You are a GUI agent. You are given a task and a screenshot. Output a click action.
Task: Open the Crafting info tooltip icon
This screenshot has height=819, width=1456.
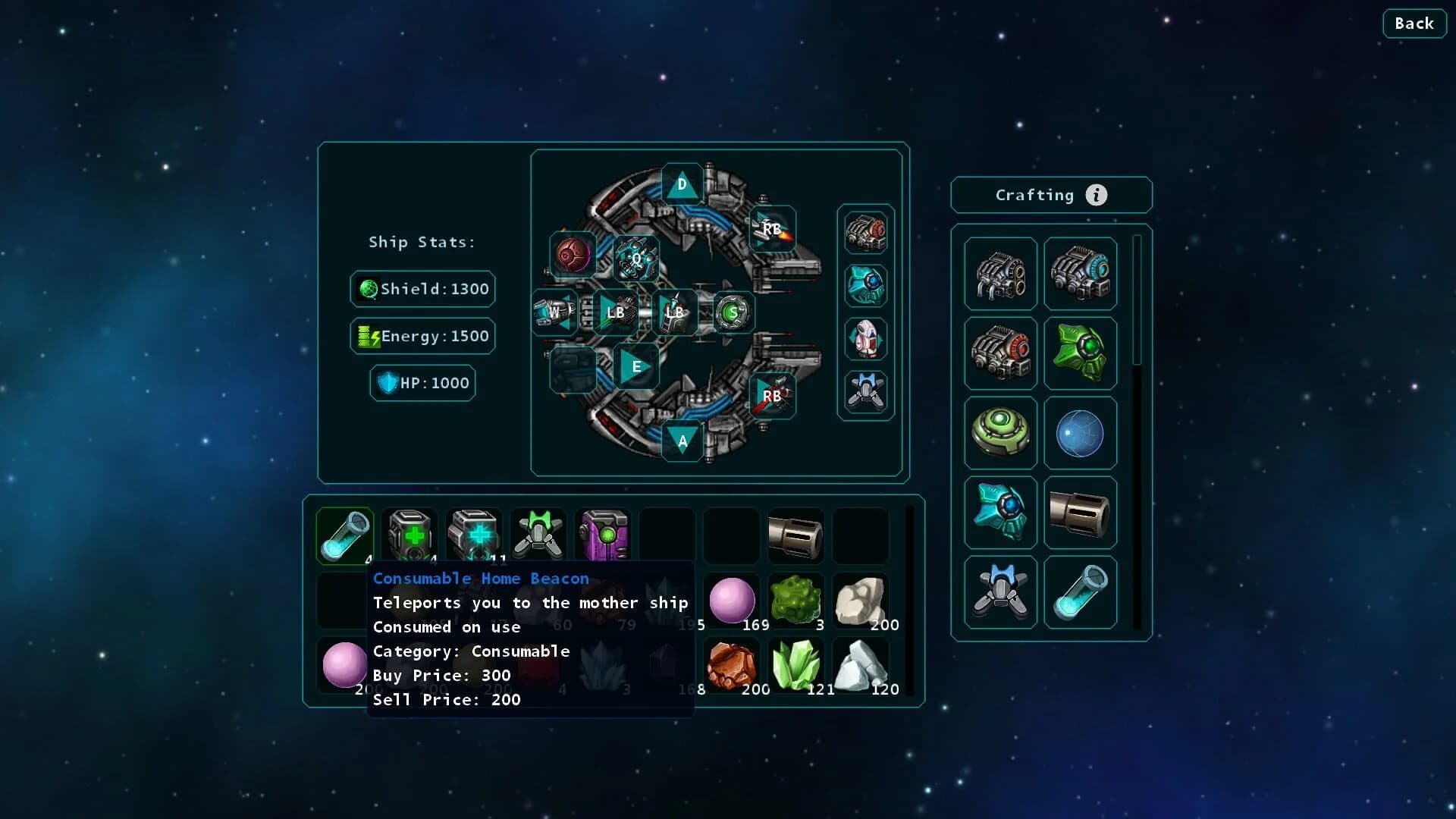(1095, 195)
